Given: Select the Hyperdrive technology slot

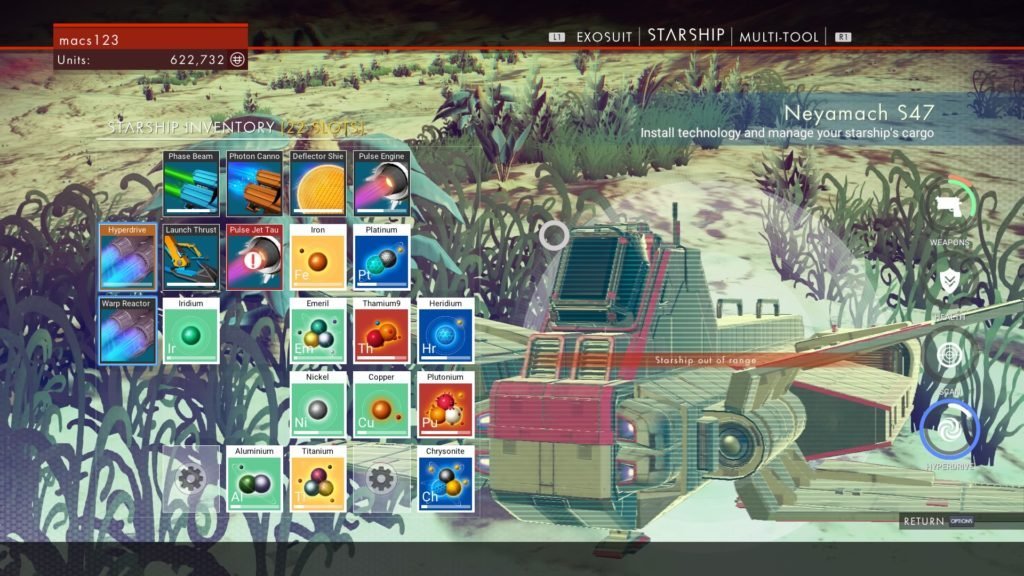Looking at the screenshot, I should 127,257.
